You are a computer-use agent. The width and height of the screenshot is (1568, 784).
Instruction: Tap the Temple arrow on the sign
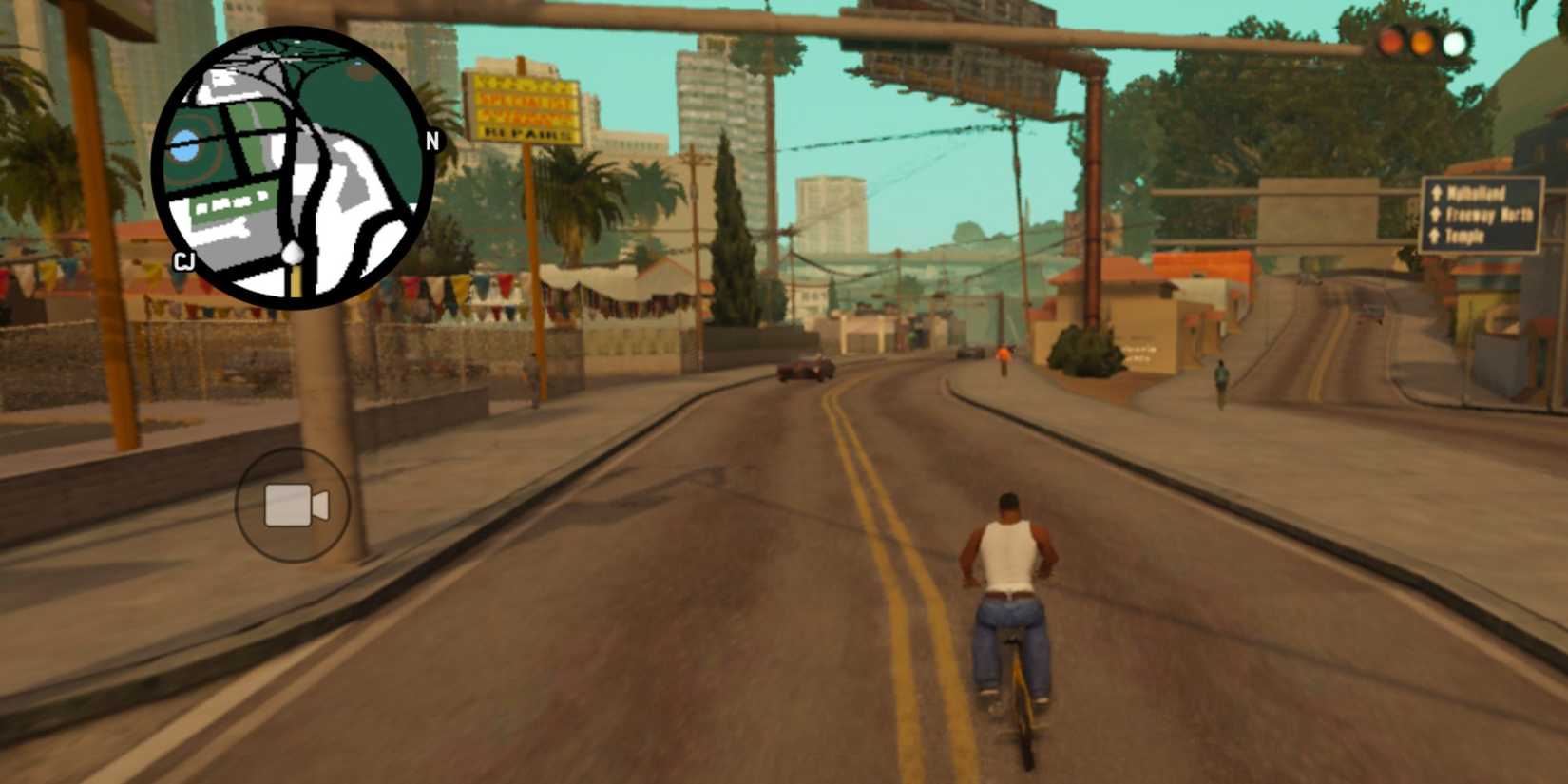point(1433,237)
